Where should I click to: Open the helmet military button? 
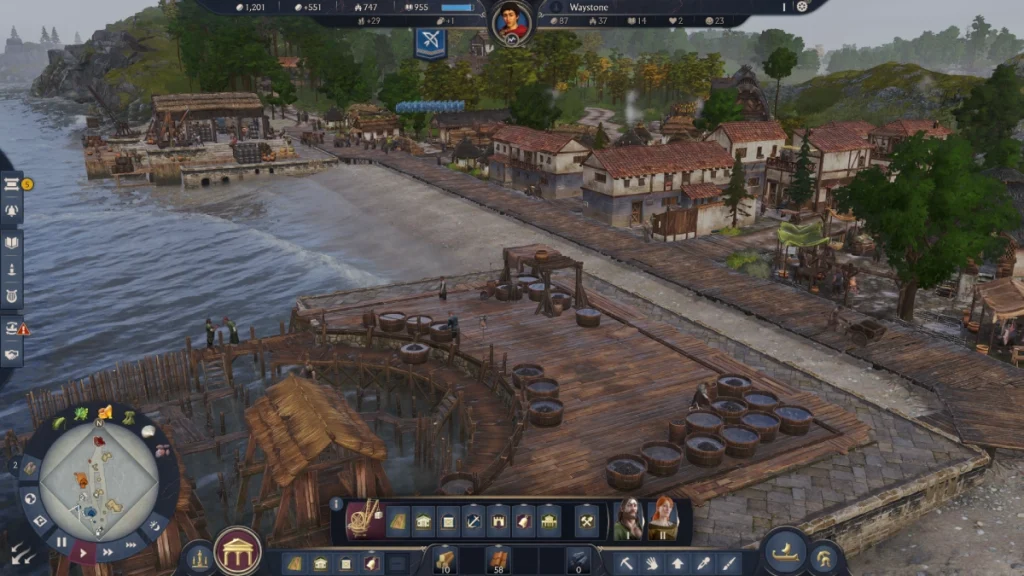[823, 556]
